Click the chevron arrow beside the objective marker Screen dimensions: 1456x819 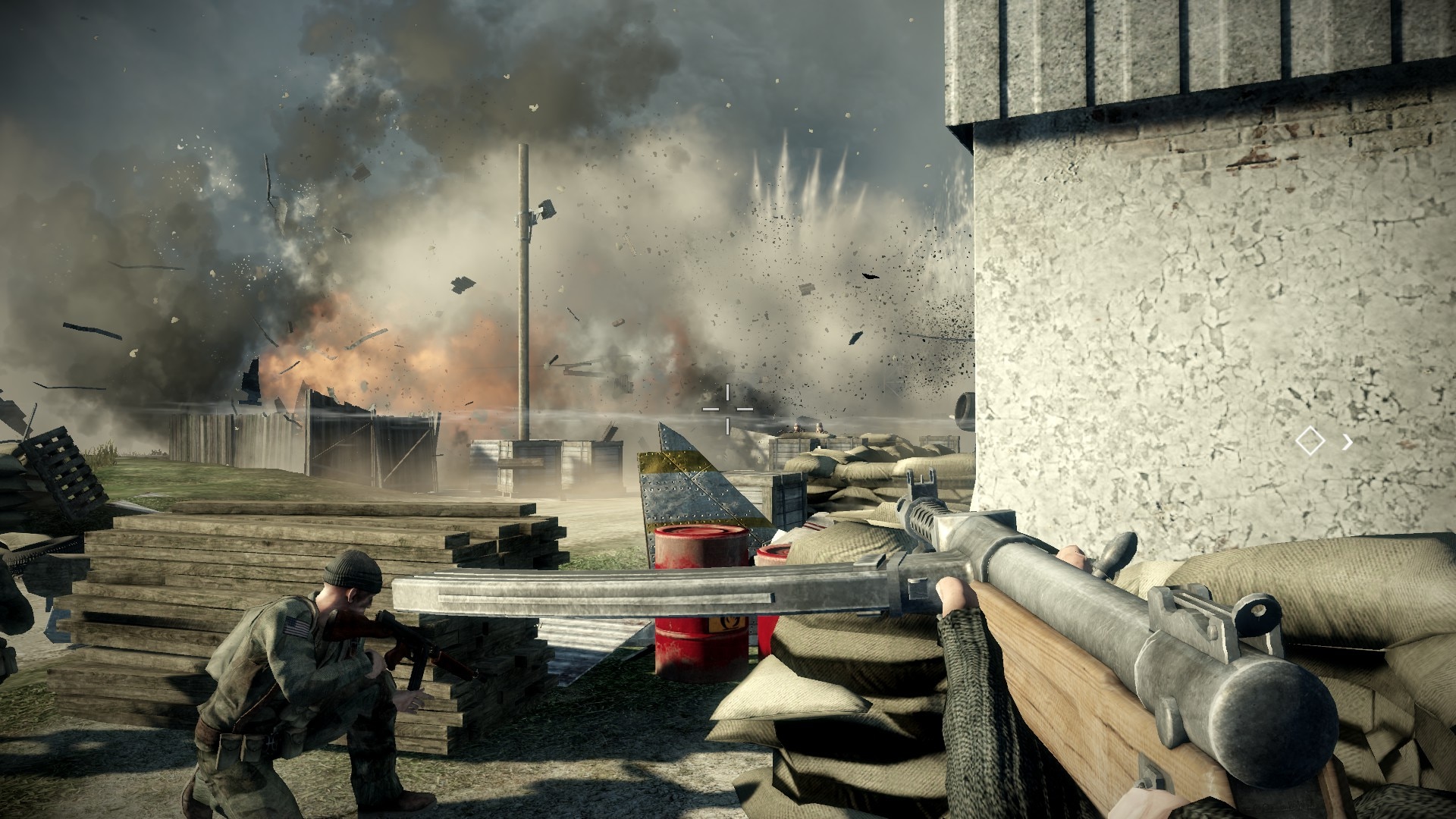click(1347, 441)
